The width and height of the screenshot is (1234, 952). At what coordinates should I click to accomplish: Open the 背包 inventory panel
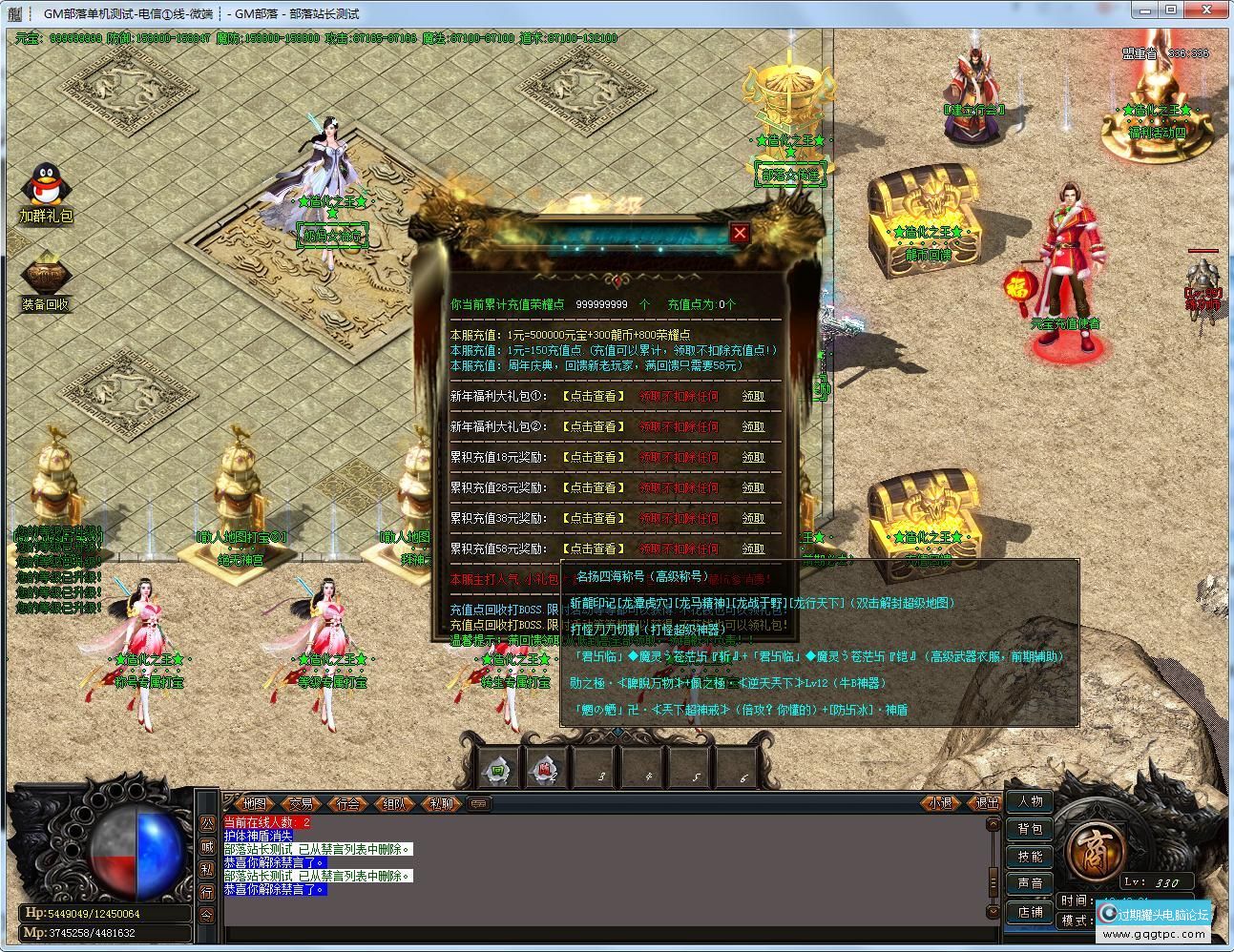coord(1030,829)
